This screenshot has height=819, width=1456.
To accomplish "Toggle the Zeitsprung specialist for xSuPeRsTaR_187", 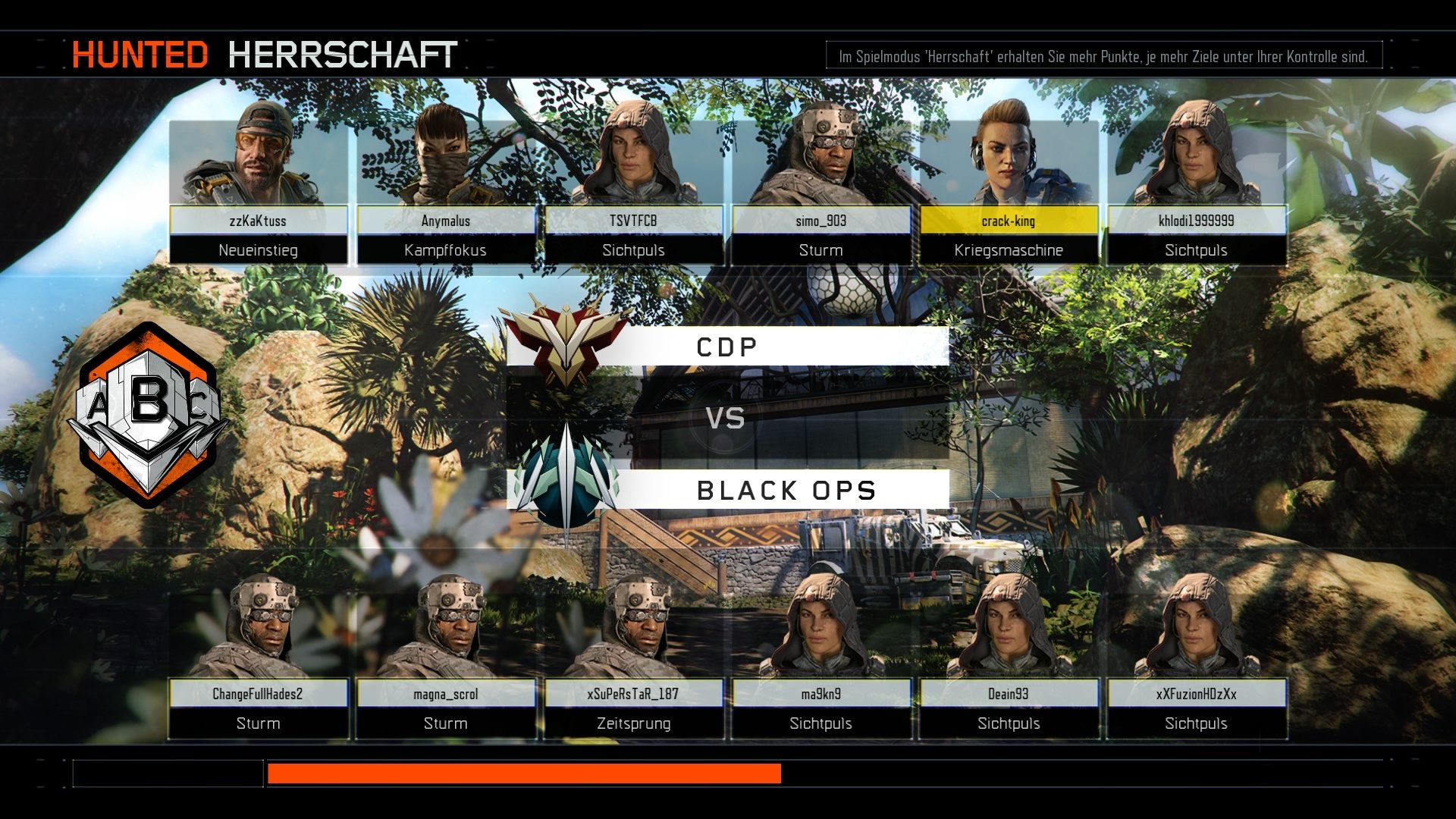I will pyautogui.click(x=633, y=723).
